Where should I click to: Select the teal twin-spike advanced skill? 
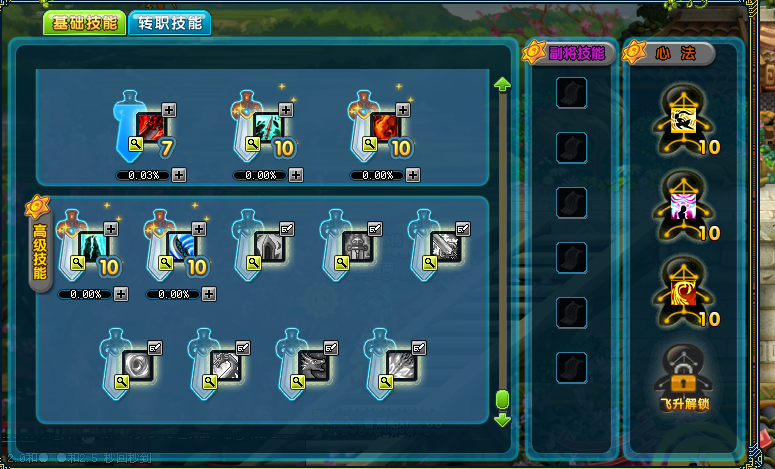[x=94, y=246]
